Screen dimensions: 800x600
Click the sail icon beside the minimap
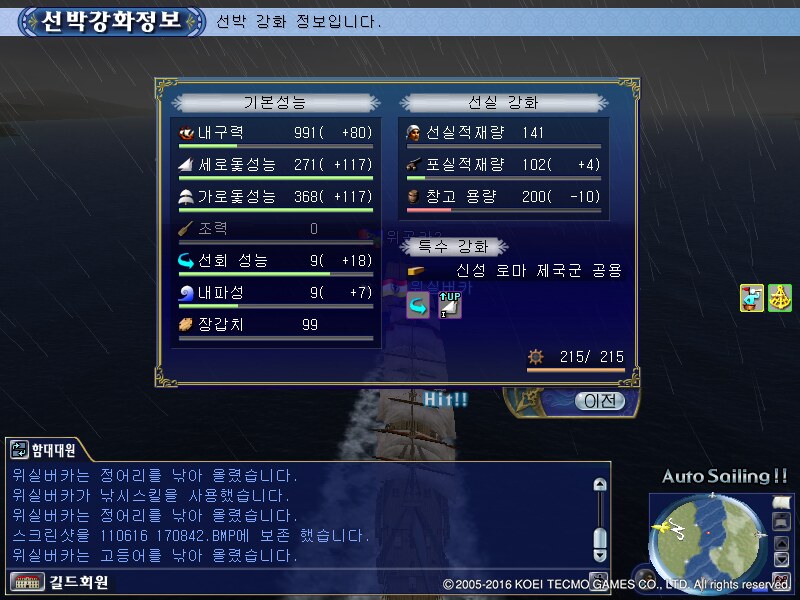pyautogui.click(x=782, y=503)
